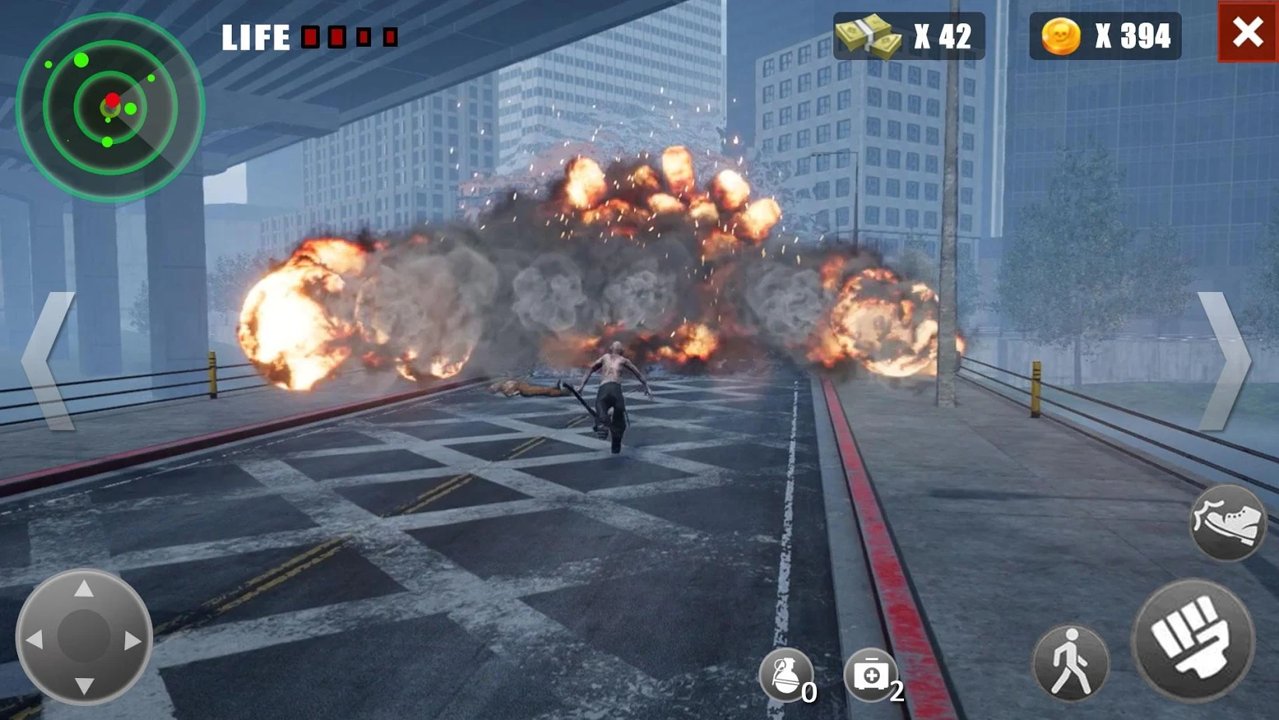This screenshot has width=1279, height=720.
Task: Tap the directional pad's down arrow
Action: 84,685
